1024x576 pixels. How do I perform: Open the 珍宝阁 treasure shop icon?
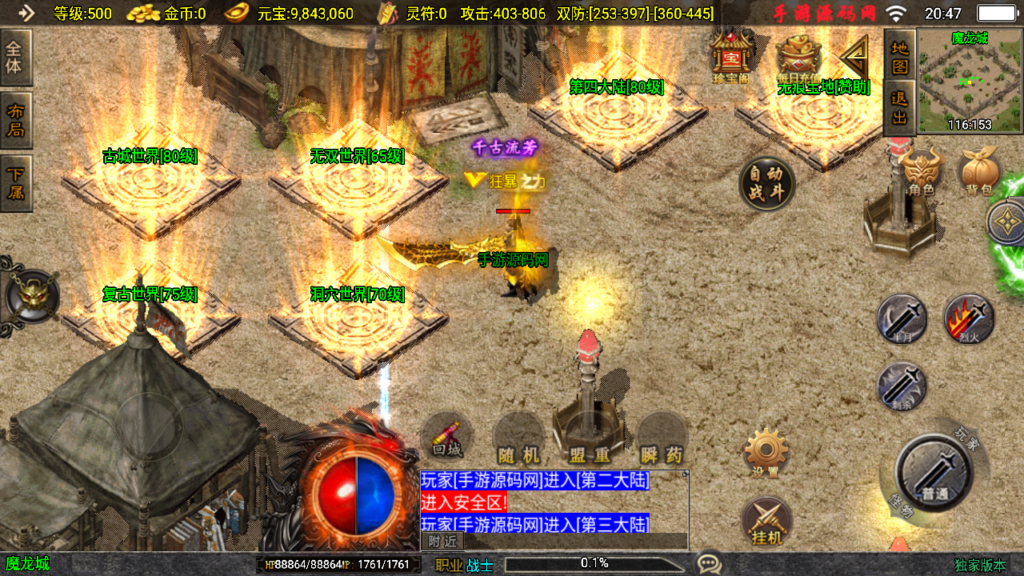pos(730,55)
